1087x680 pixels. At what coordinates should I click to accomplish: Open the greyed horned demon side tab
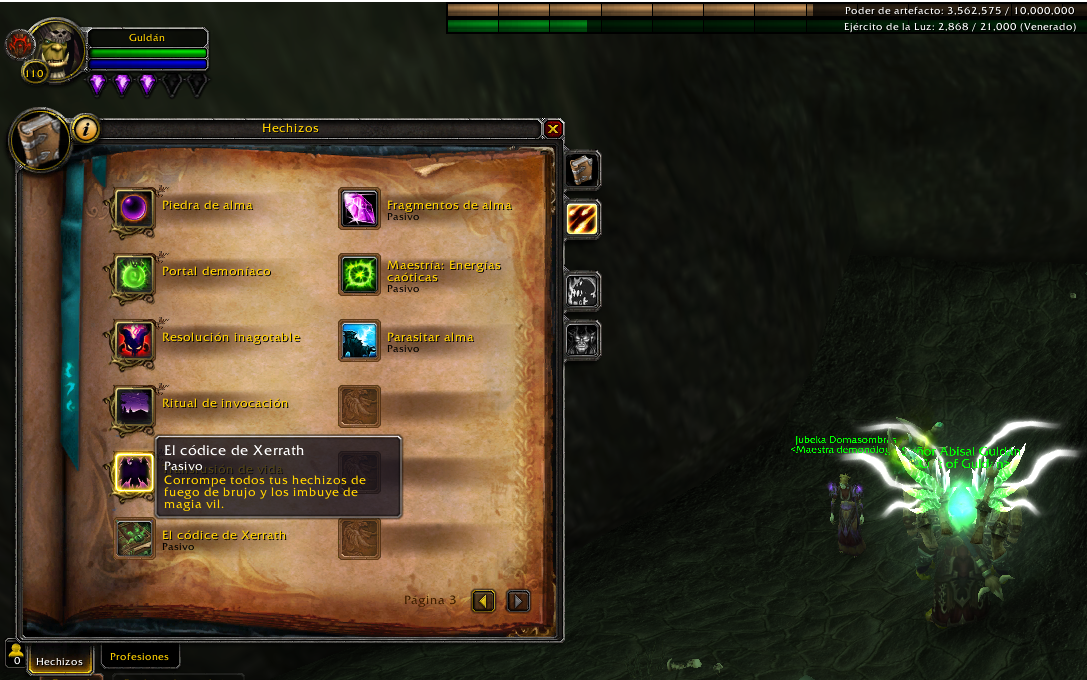[x=581, y=340]
